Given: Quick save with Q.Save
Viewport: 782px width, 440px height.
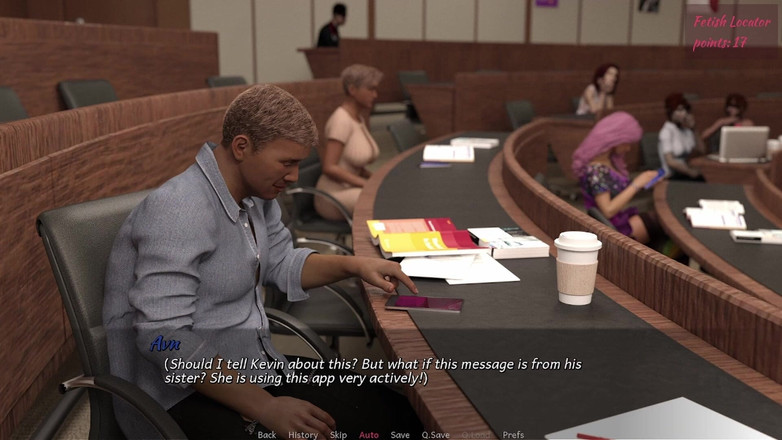Looking at the screenshot, I should [435, 435].
